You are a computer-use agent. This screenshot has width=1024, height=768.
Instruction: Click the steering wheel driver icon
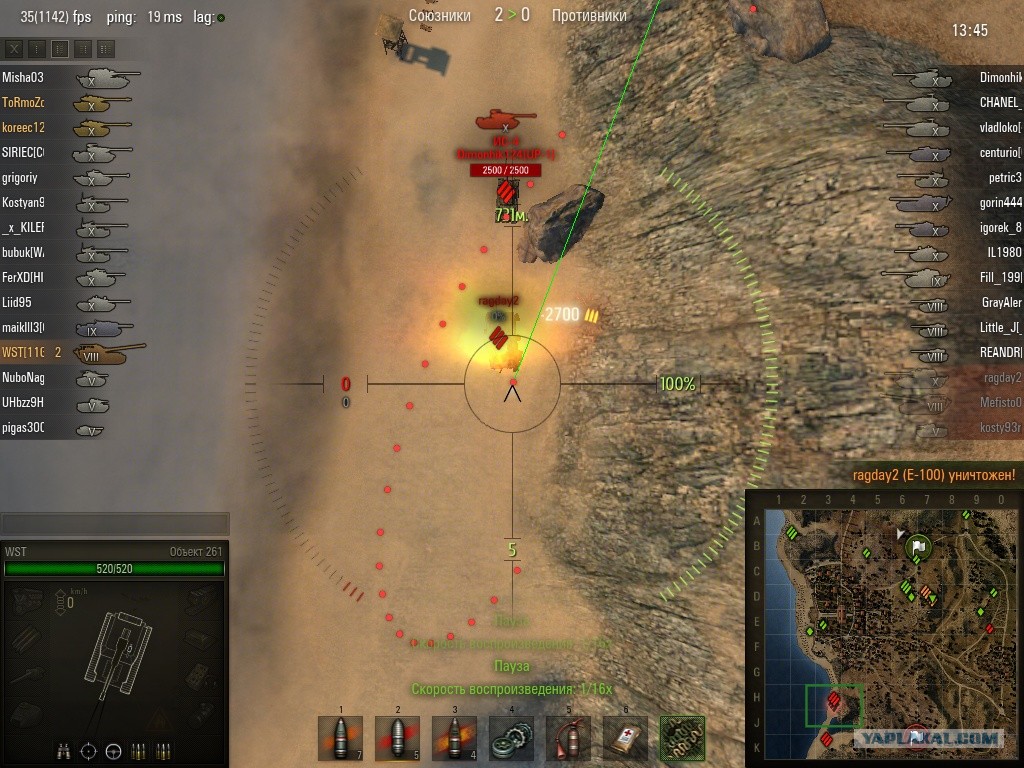(x=112, y=750)
